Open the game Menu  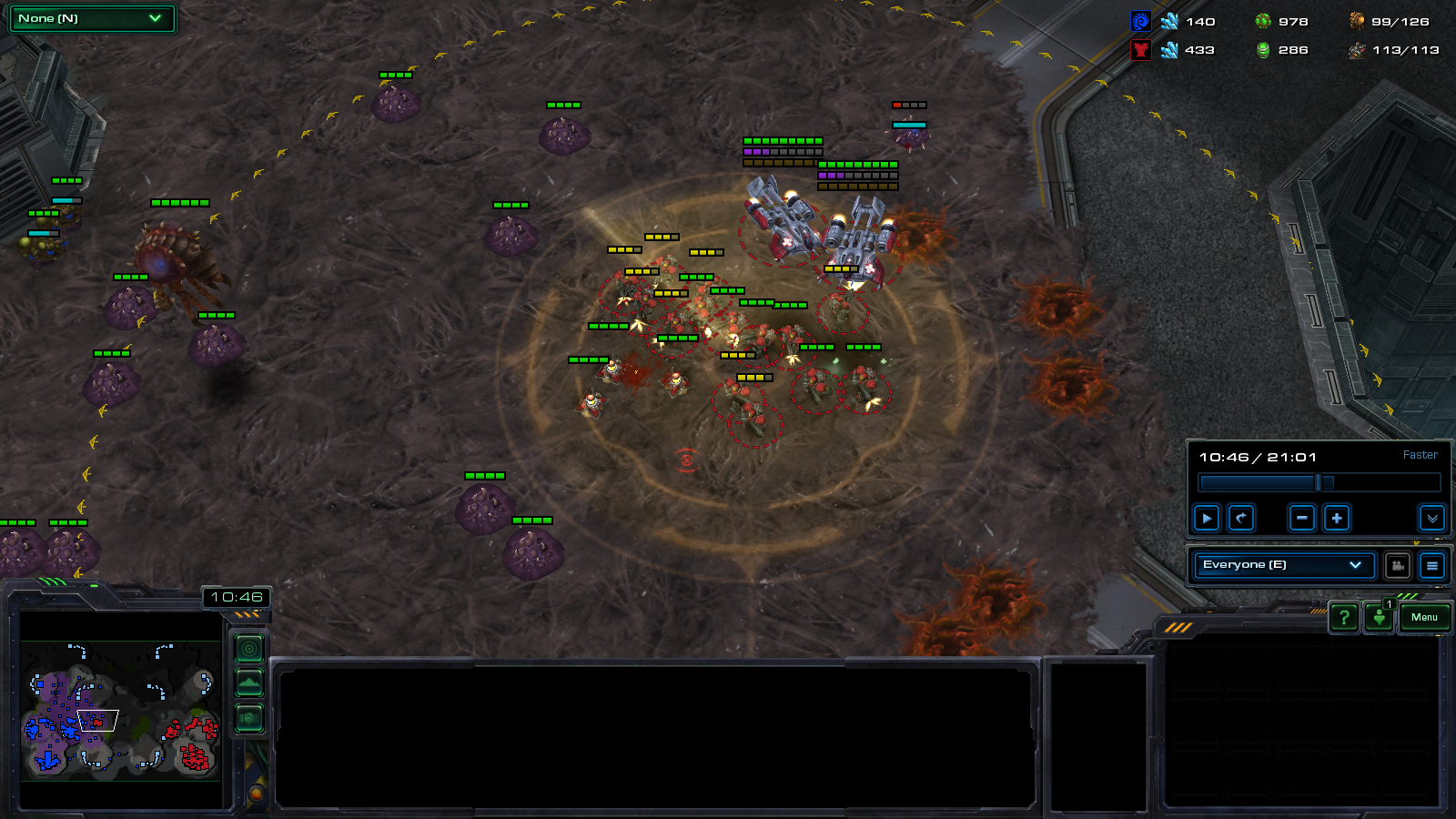click(1424, 618)
